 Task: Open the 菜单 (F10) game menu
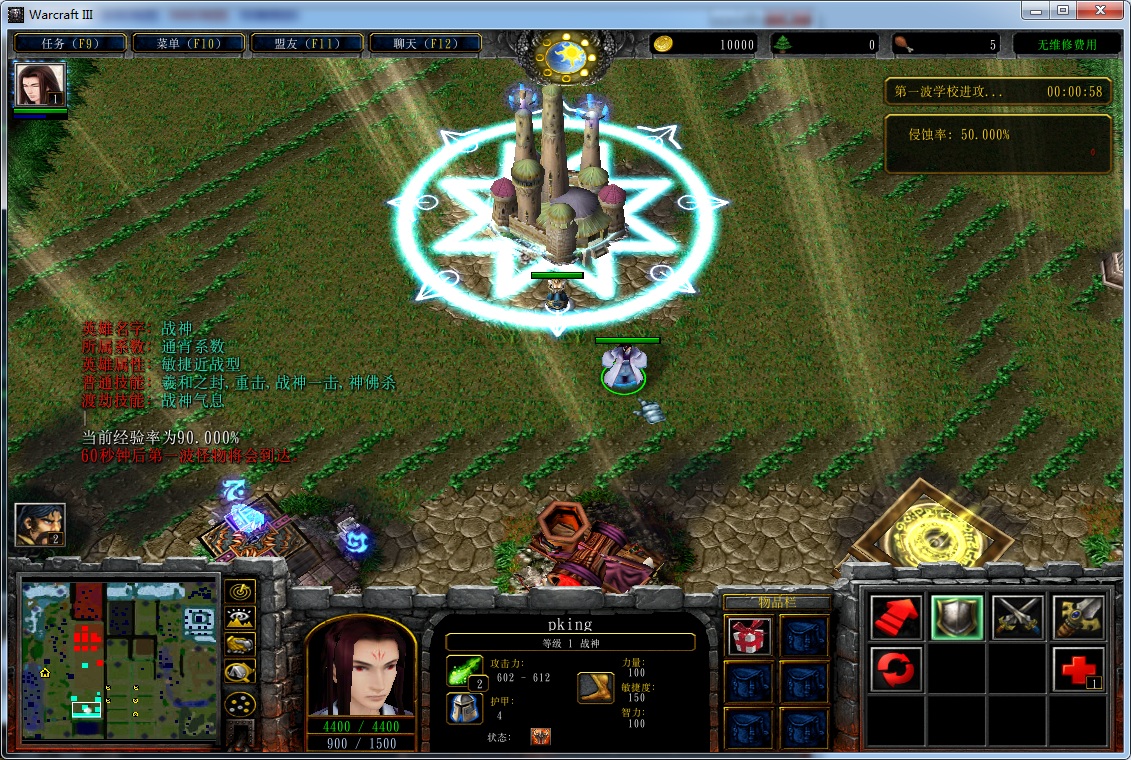[188, 43]
